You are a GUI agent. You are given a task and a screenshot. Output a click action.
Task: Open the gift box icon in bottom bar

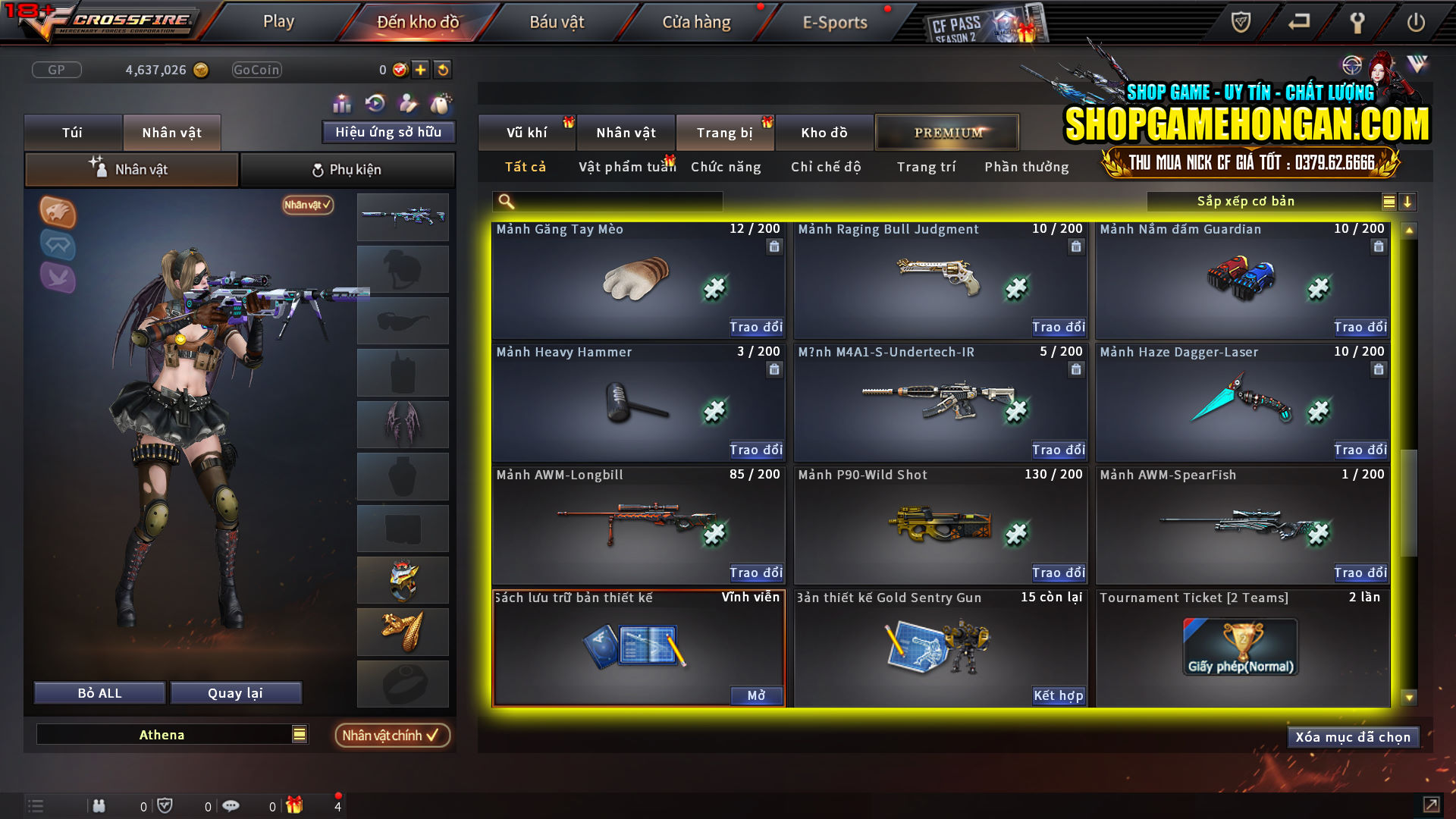[x=296, y=805]
